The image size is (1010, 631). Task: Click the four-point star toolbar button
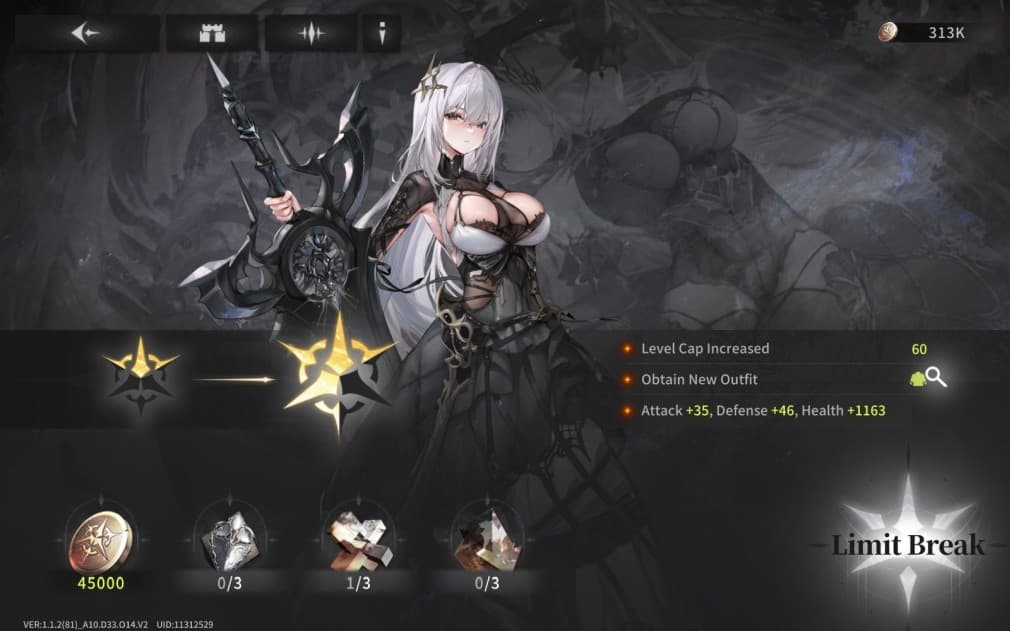click(311, 33)
